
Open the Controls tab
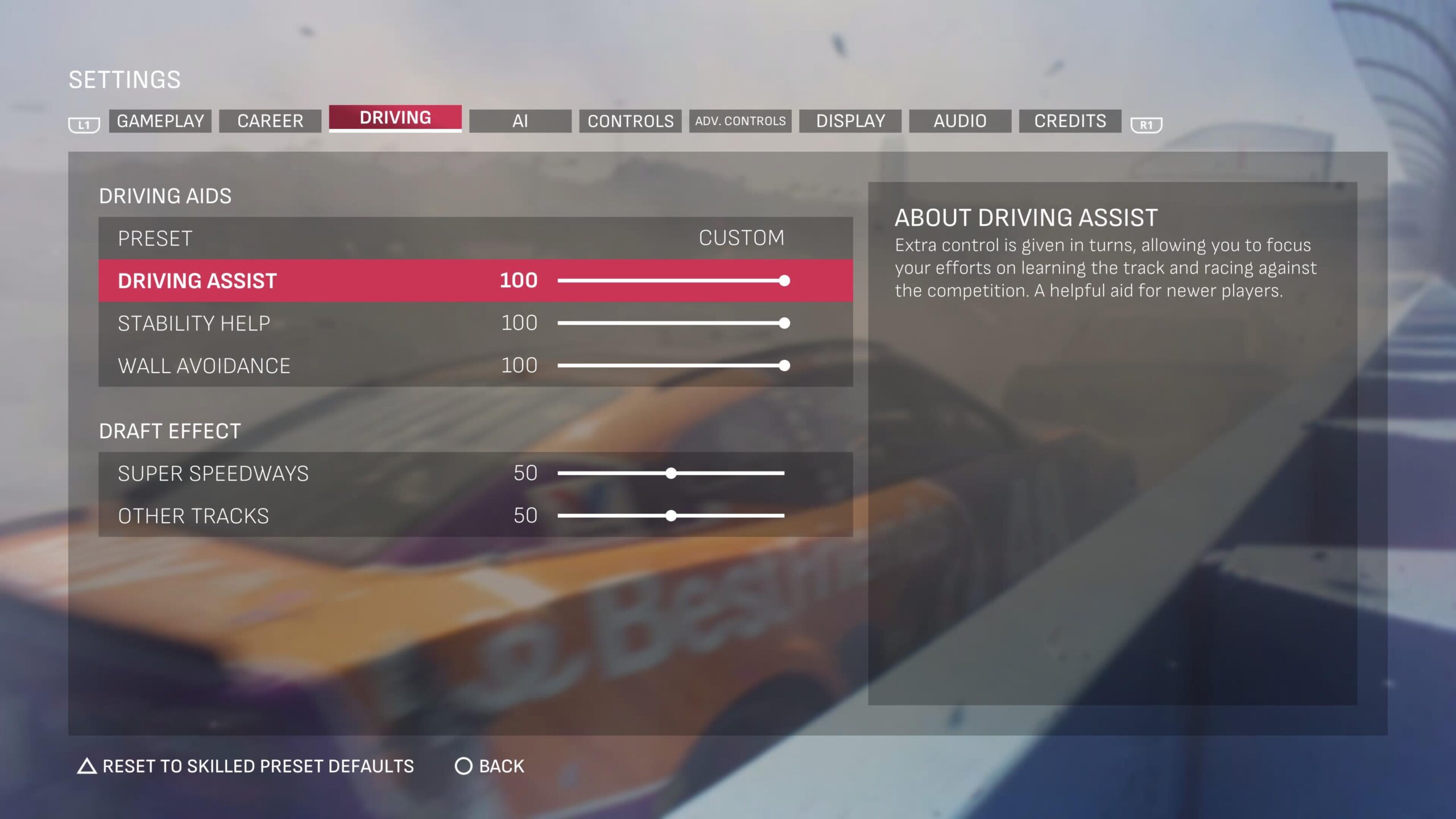[630, 121]
